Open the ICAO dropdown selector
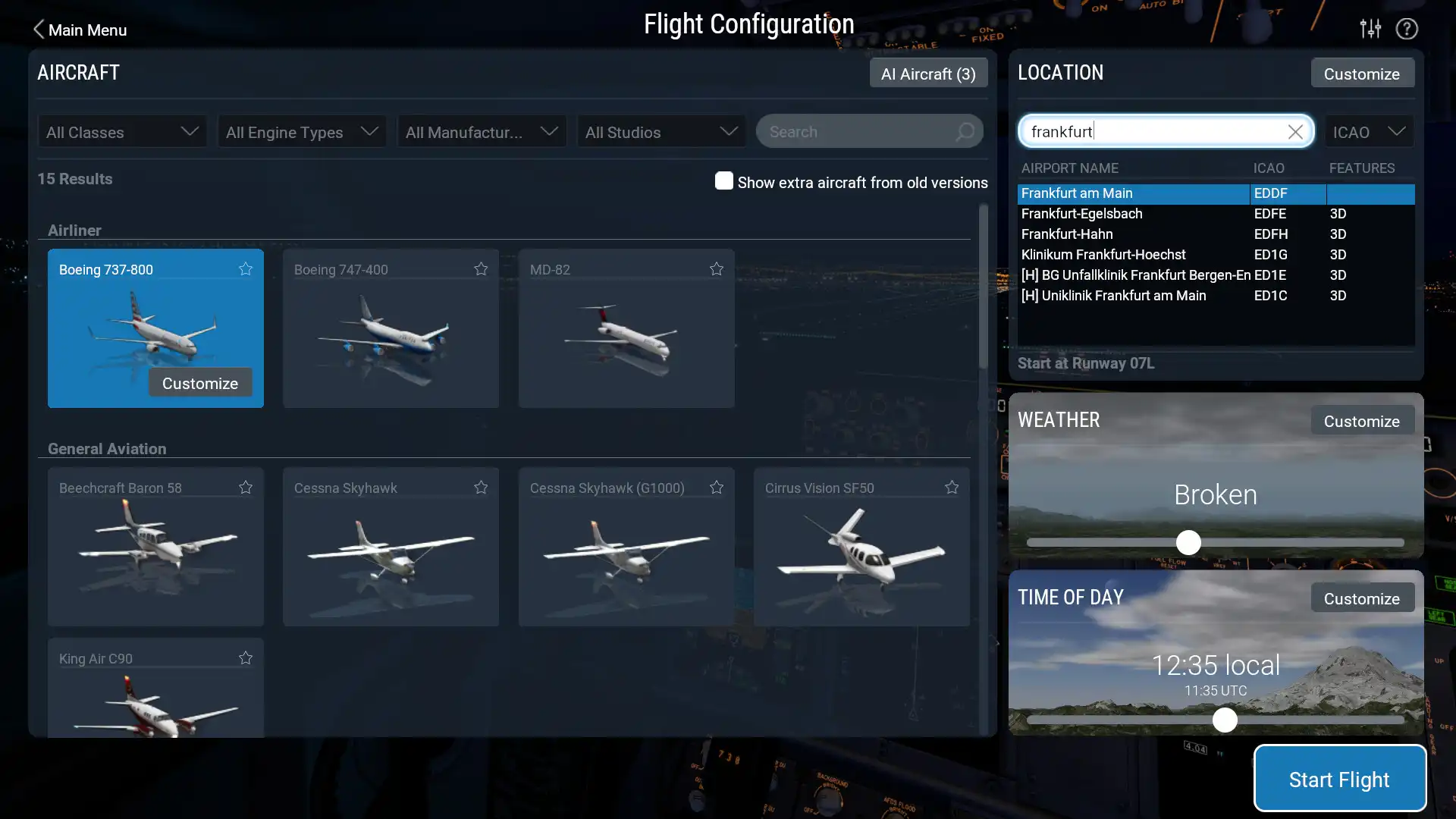1456x819 pixels. tap(1369, 131)
